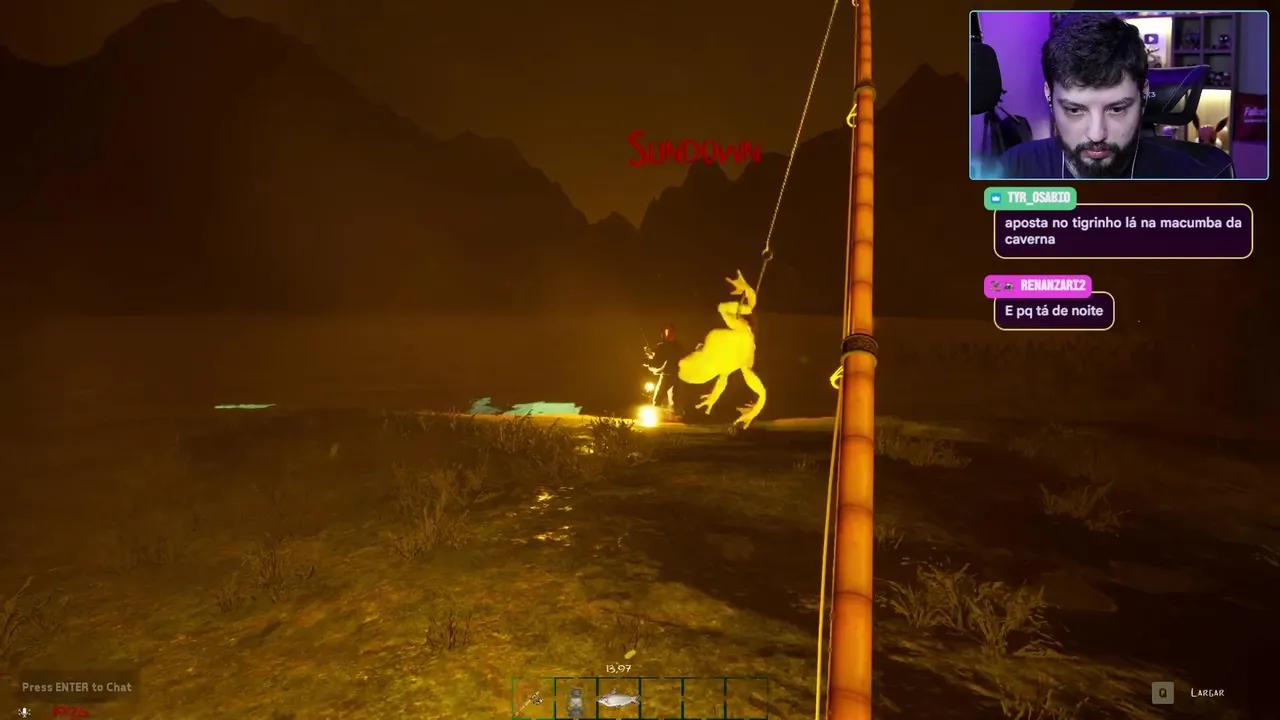Open the chat via the Press ENTER to Chat prompt
The height and width of the screenshot is (720, 1280).
pyautogui.click(x=76, y=687)
